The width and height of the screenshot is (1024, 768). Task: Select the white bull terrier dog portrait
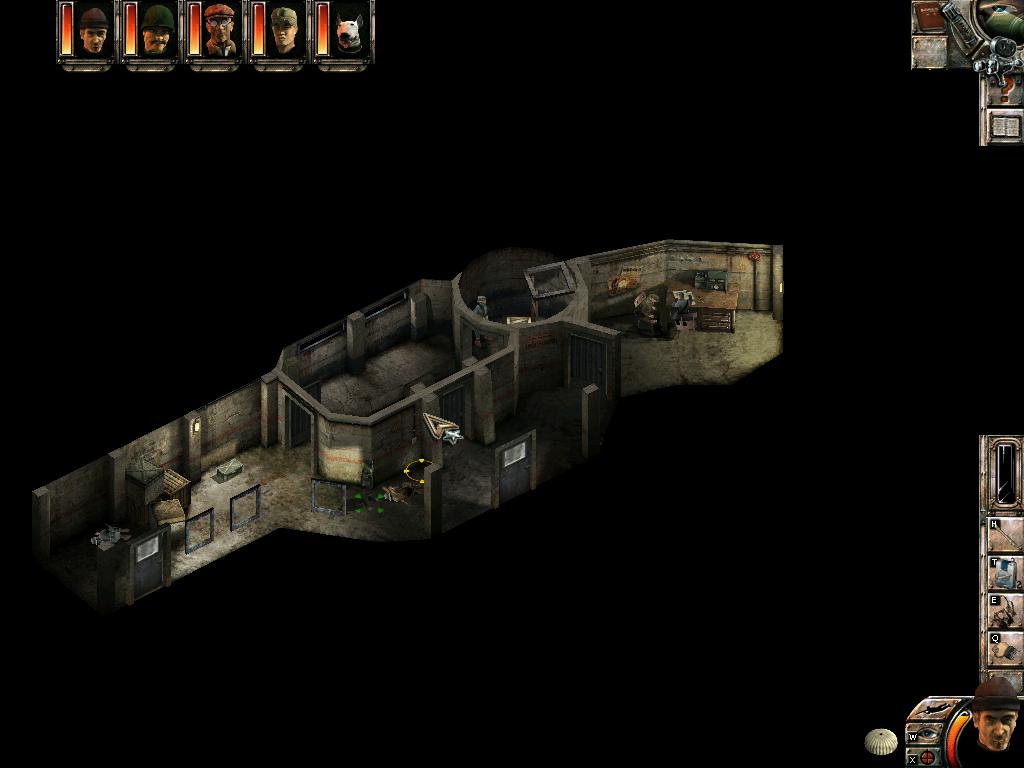point(348,31)
